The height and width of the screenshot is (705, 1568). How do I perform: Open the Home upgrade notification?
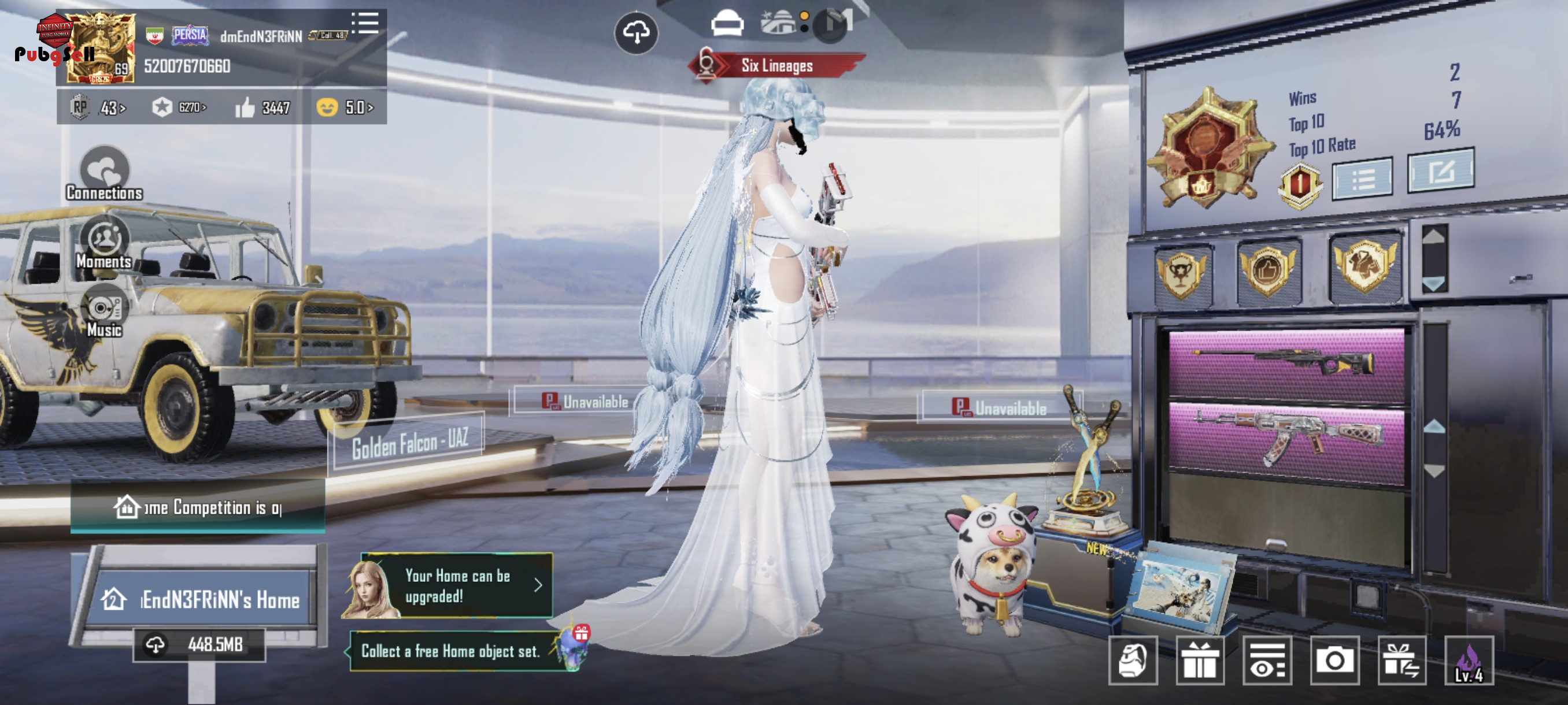coord(457,586)
